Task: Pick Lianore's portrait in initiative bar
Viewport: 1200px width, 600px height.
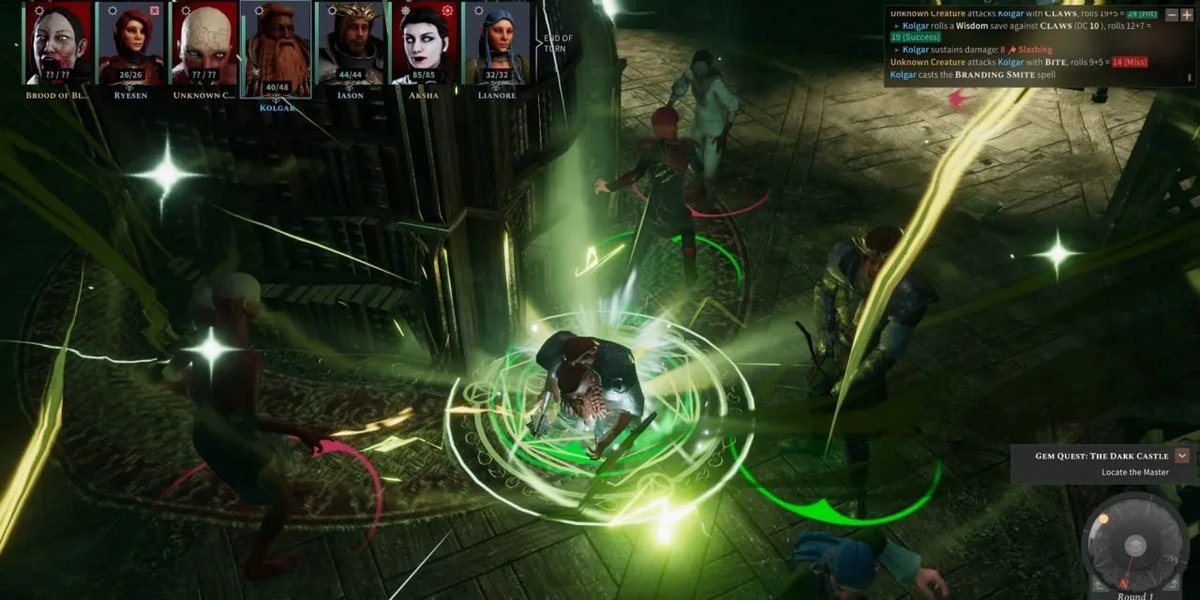Action: coord(497,43)
